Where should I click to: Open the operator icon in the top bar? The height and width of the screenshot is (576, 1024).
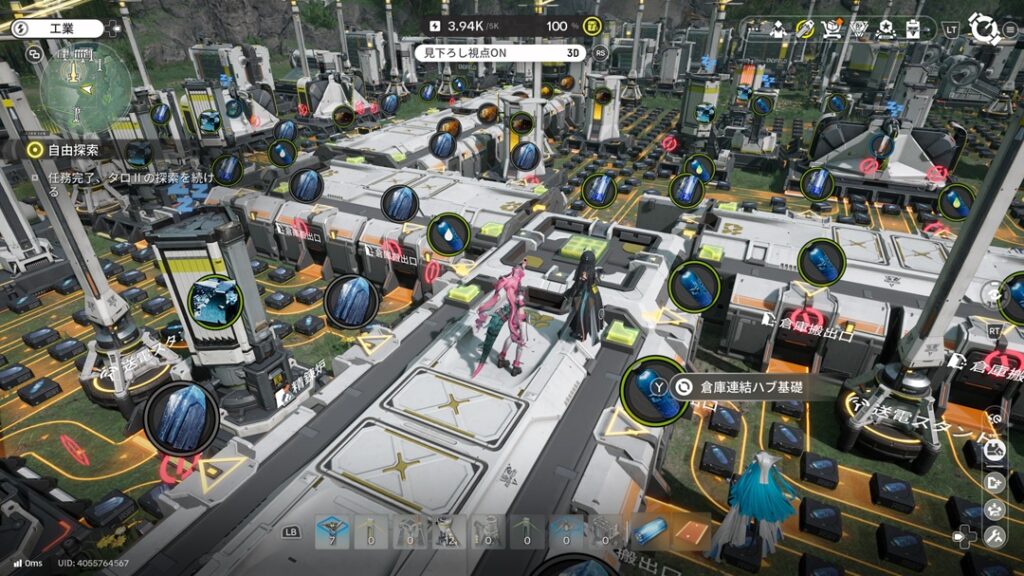pyautogui.click(x=778, y=29)
